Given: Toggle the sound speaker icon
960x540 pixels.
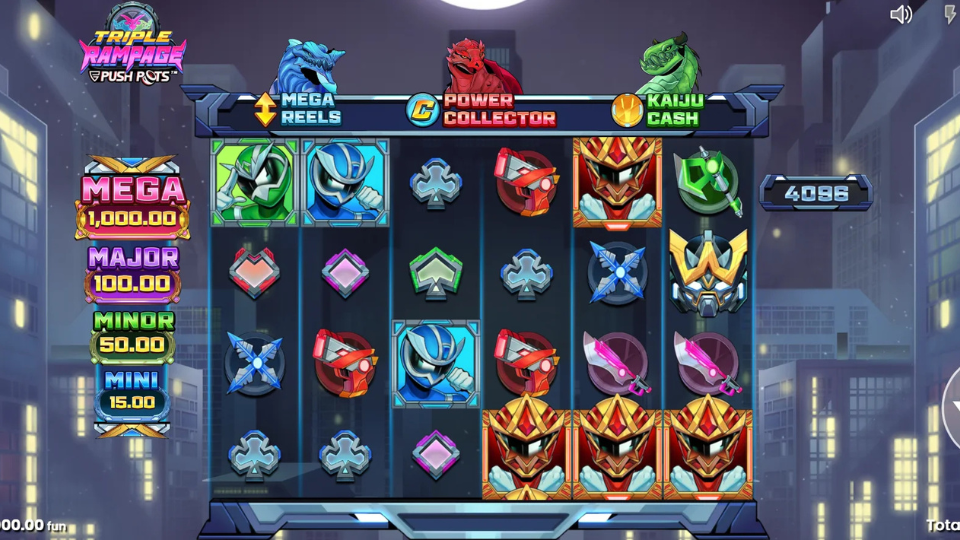Looking at the screenshot, I should click(901, 14).
